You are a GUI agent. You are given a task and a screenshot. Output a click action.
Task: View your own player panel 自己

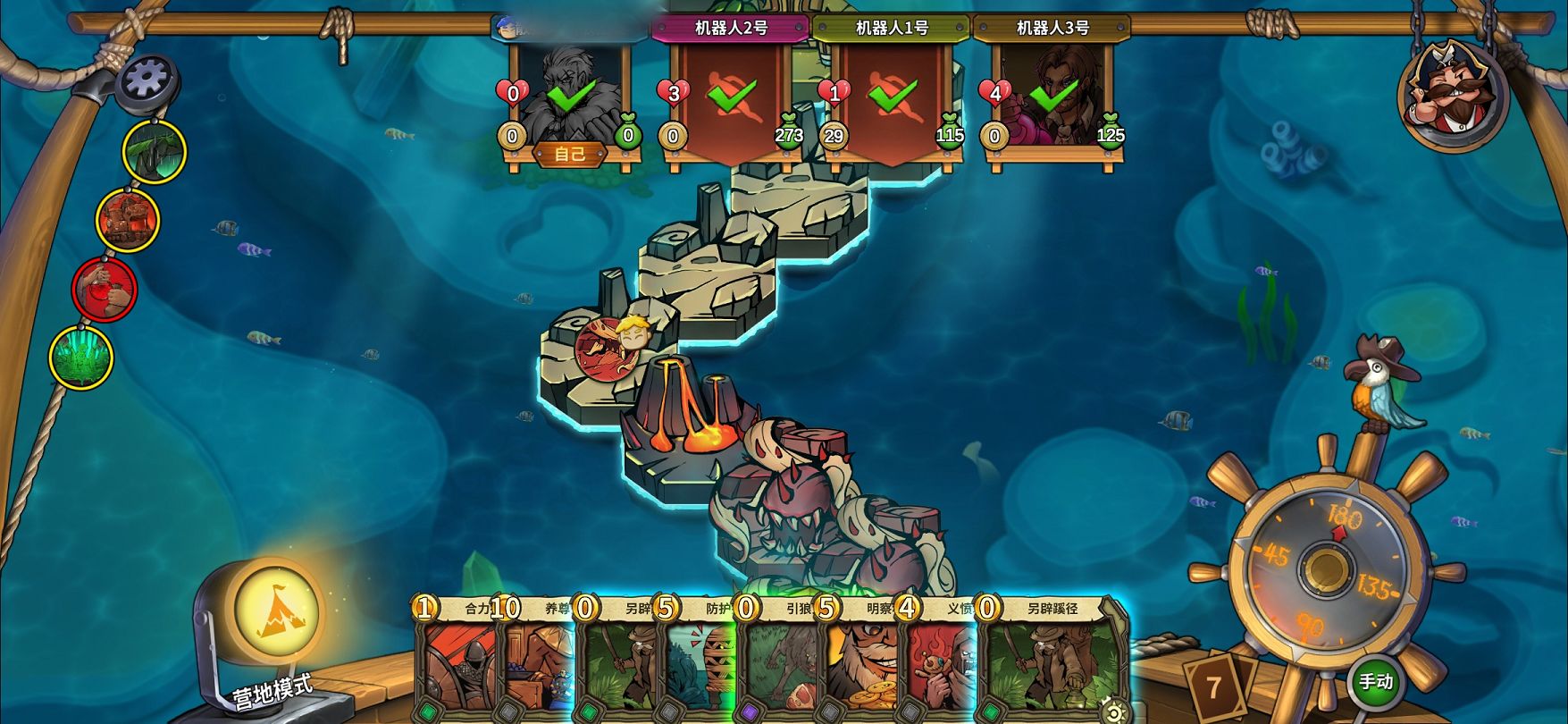pyautogui.click(x=570, y=98)
